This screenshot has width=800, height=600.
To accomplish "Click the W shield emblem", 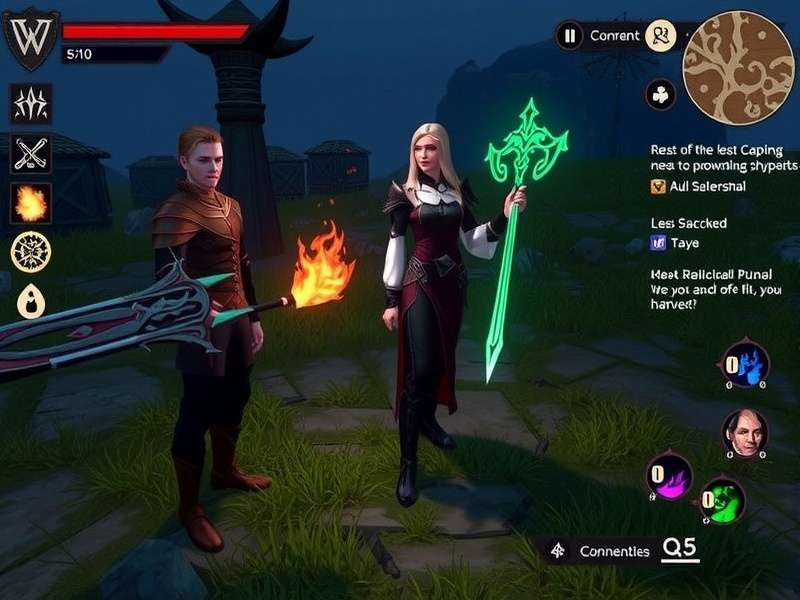I will pyautogui.click(x=31, y=36).
